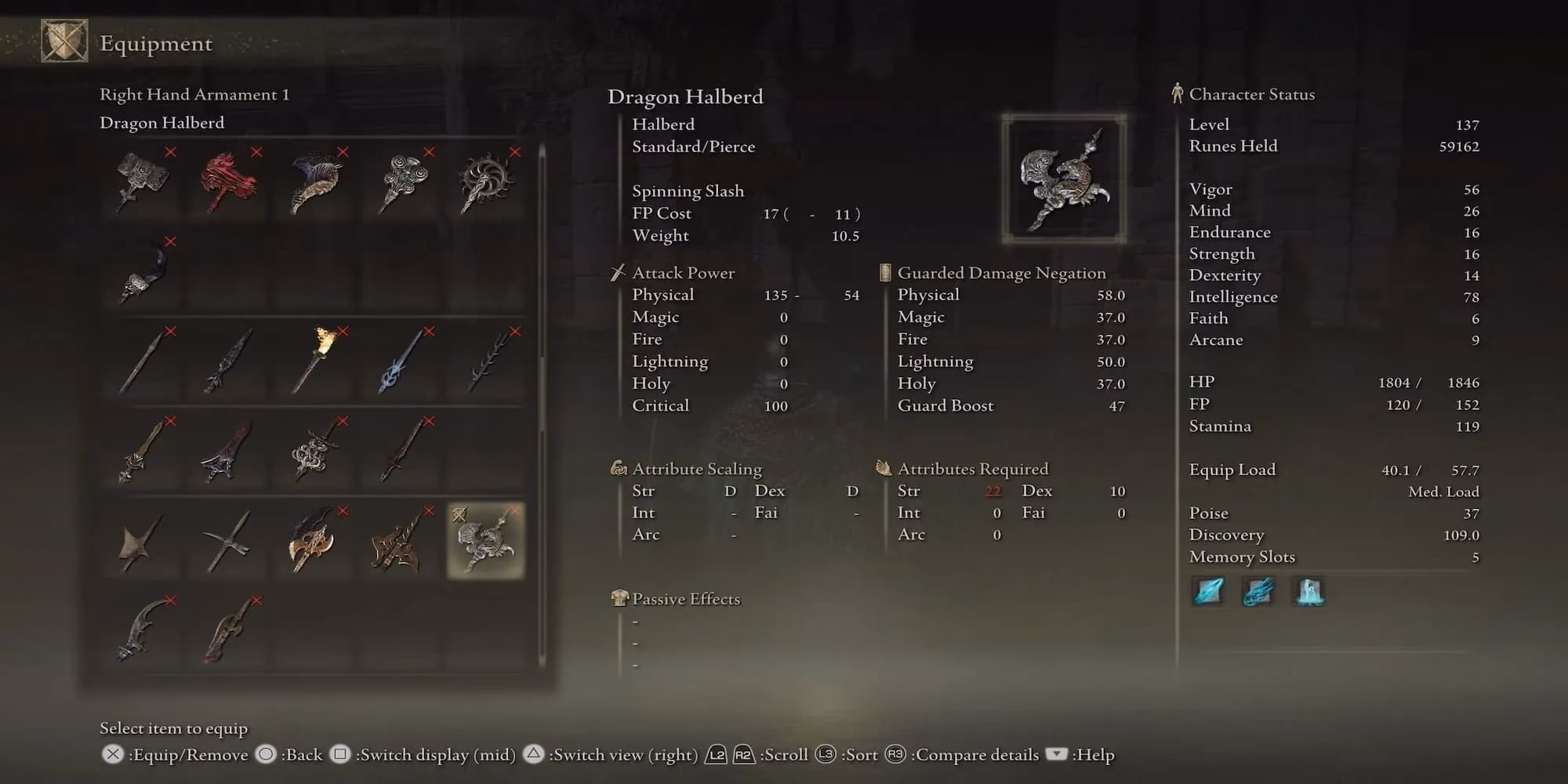Select the large stone hammer in the first slot
Screen dimensions: 1568x784
pos(141,180)
